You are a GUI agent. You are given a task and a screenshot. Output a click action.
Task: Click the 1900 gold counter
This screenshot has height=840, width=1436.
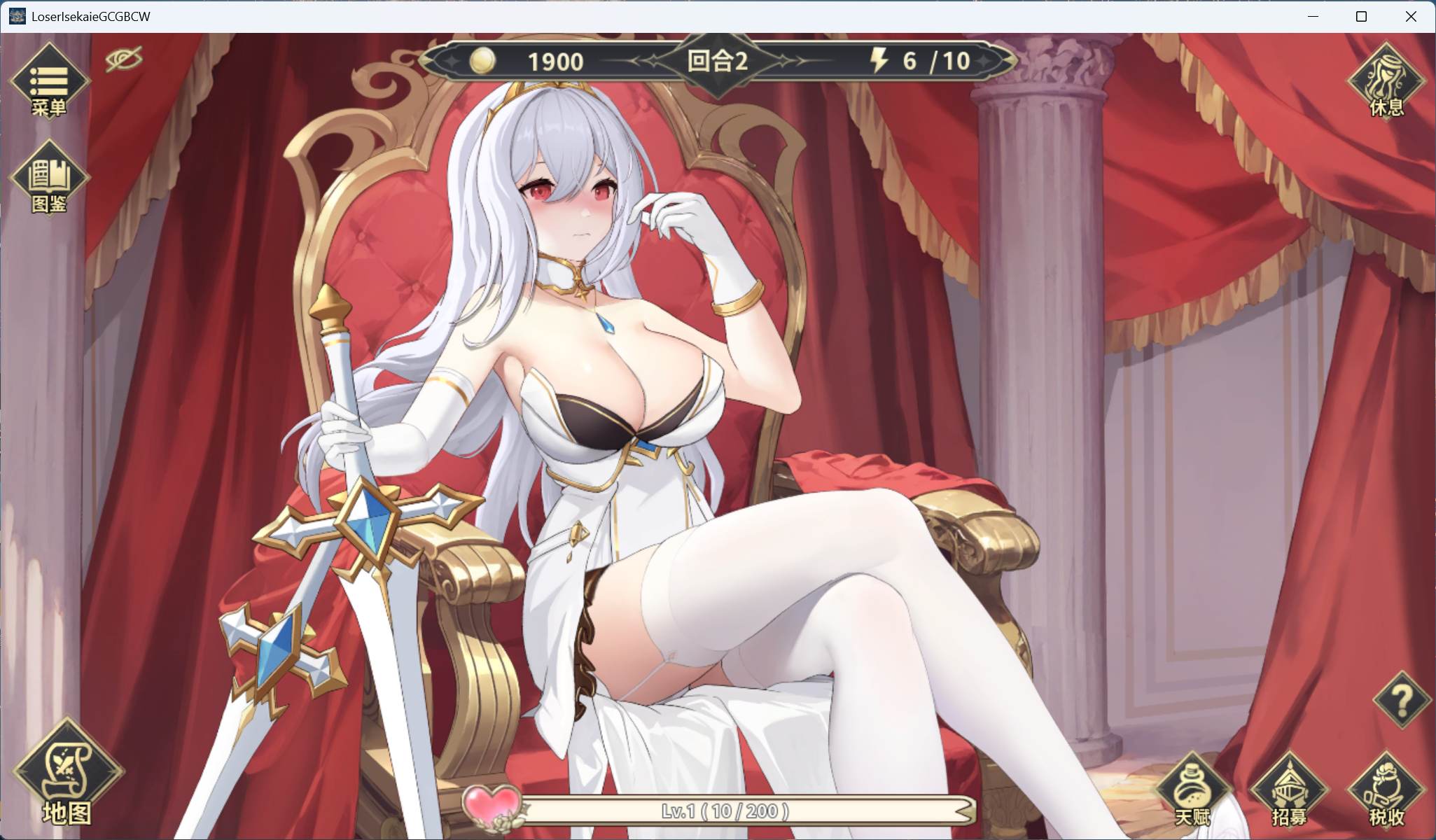[x=555, y=62]
